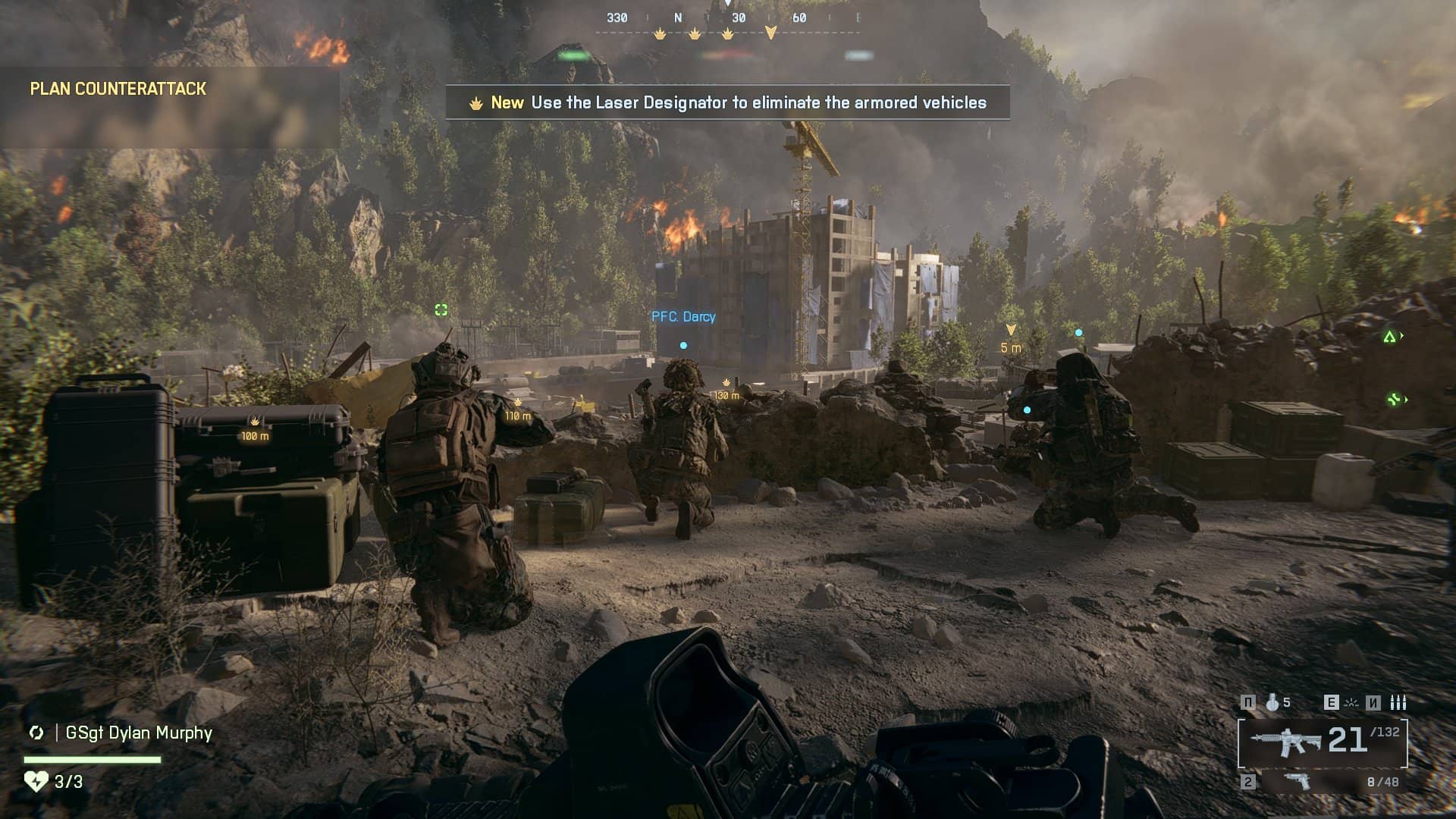This screenshot has width=1456, height=819.
Task: Select the grenade icon with count 5
Action: (x=1272, y=703)
